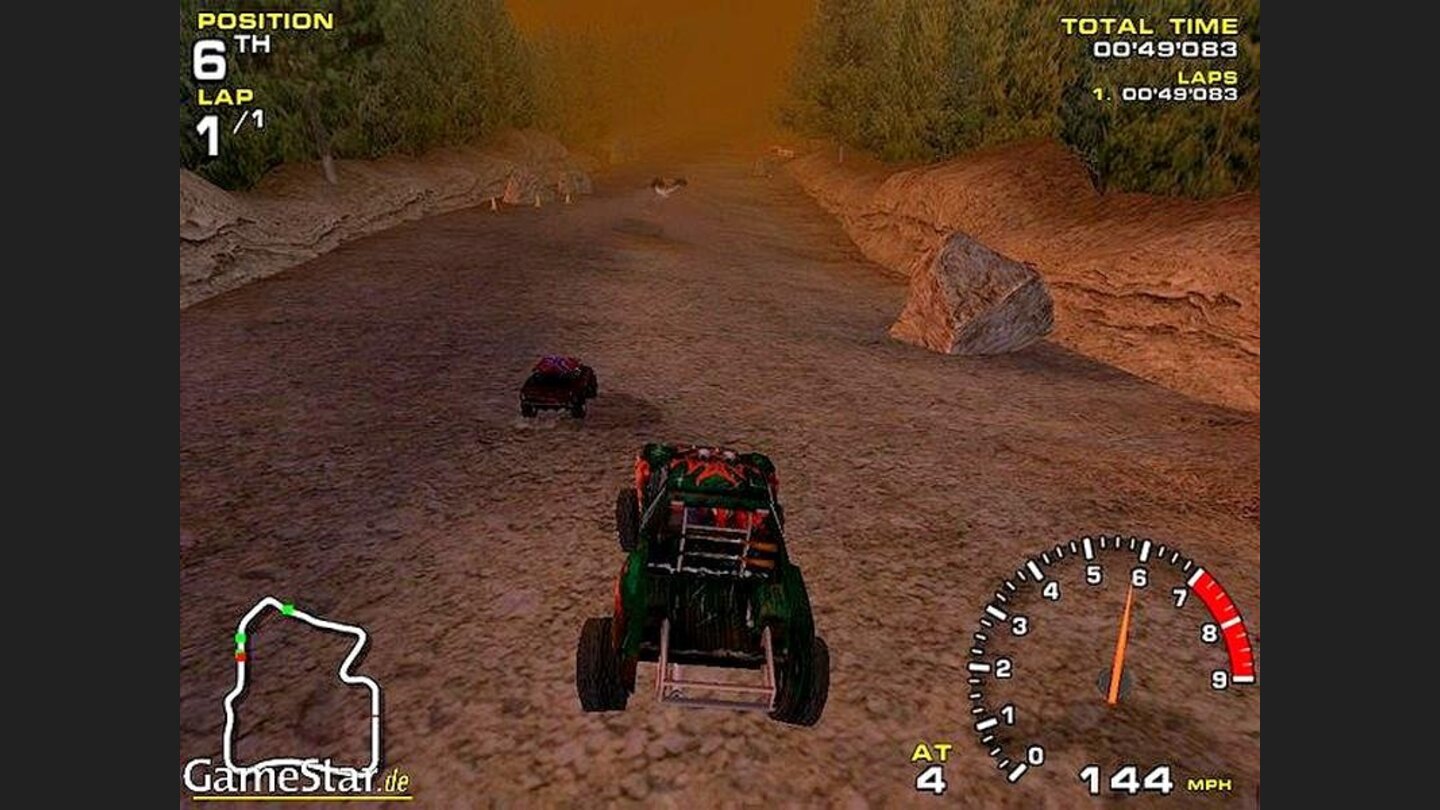The width and height of the screenshot is (1440, 810).
Task: Click the TOTAL TIME display
Action: (1154, 25)
